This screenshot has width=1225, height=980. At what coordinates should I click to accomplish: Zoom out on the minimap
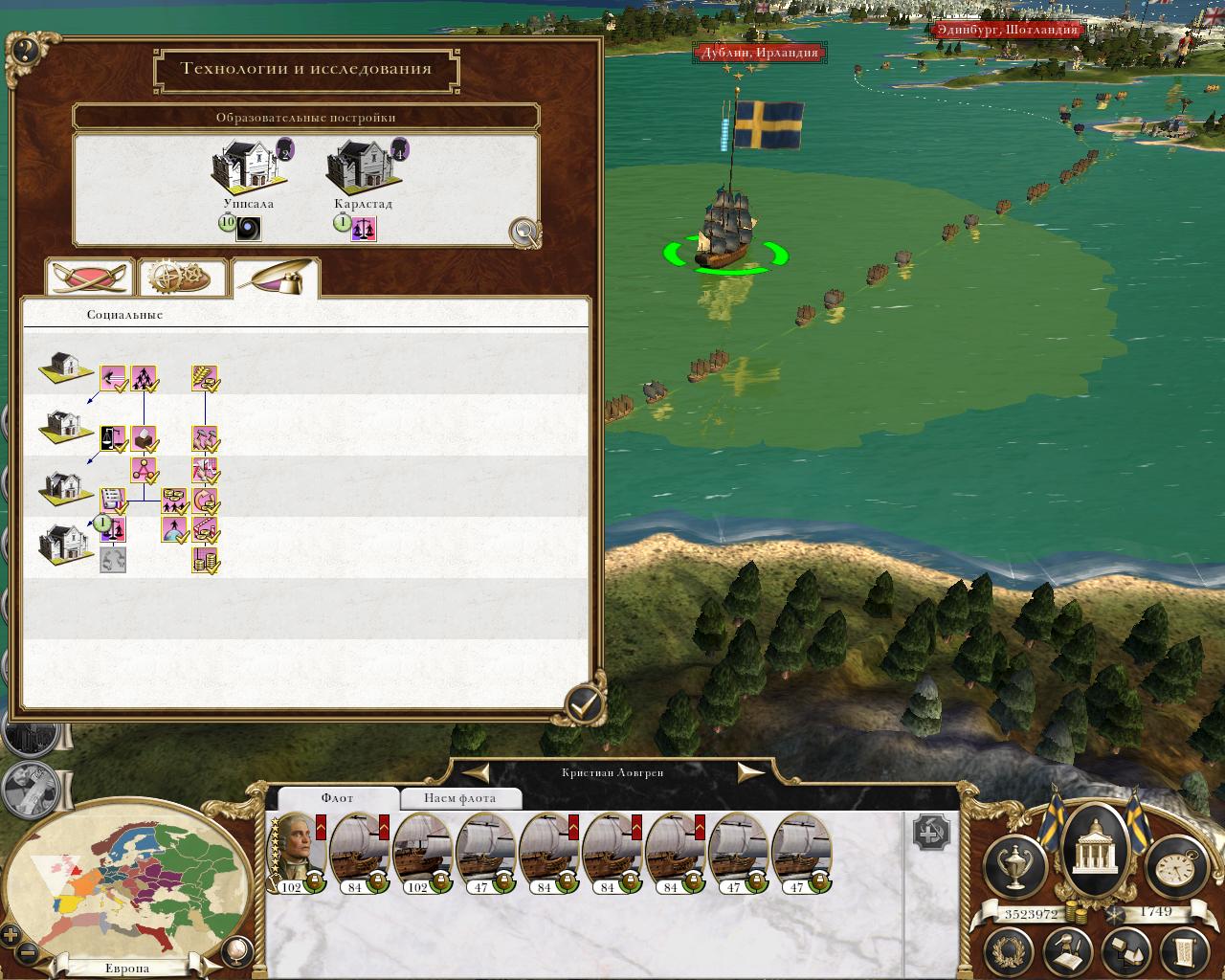point(29,953)
